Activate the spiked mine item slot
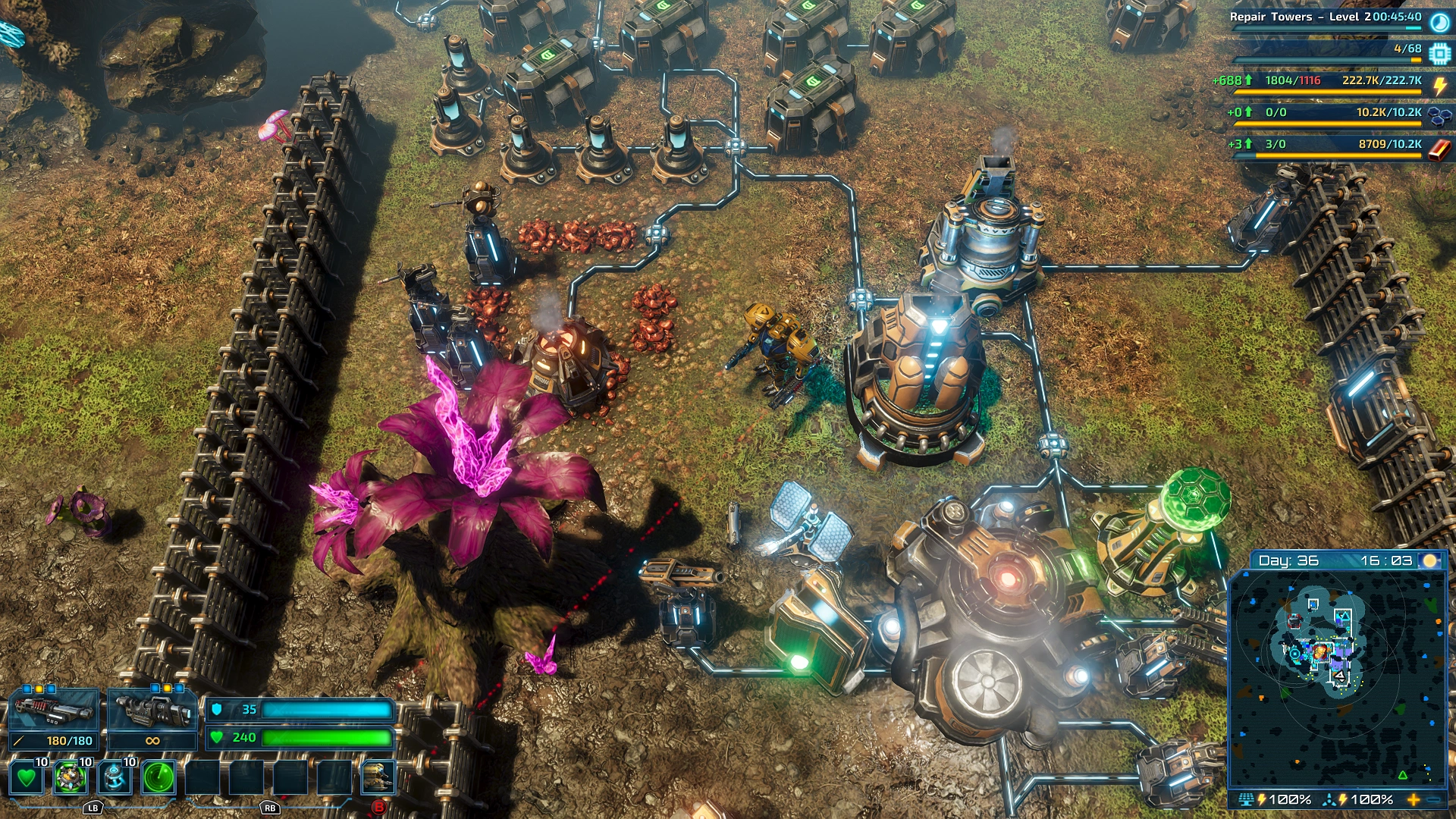 (71, 777)
